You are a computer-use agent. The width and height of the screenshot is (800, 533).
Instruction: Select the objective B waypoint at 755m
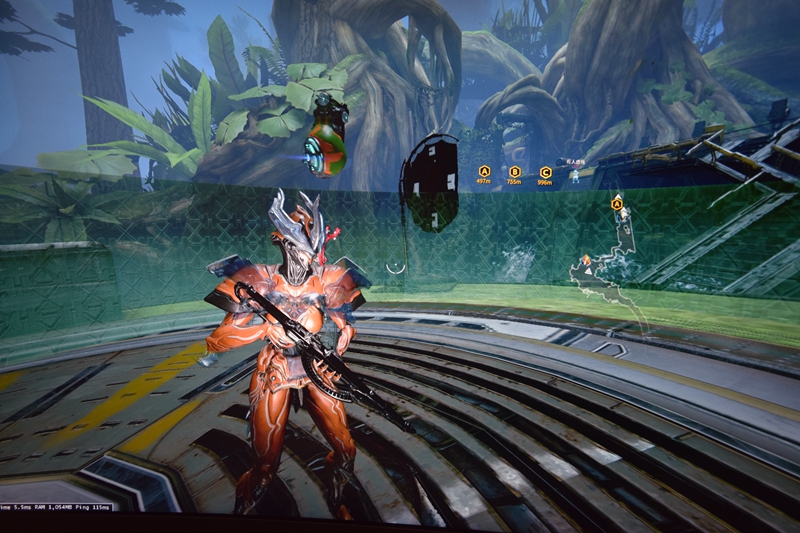point(515,172)
